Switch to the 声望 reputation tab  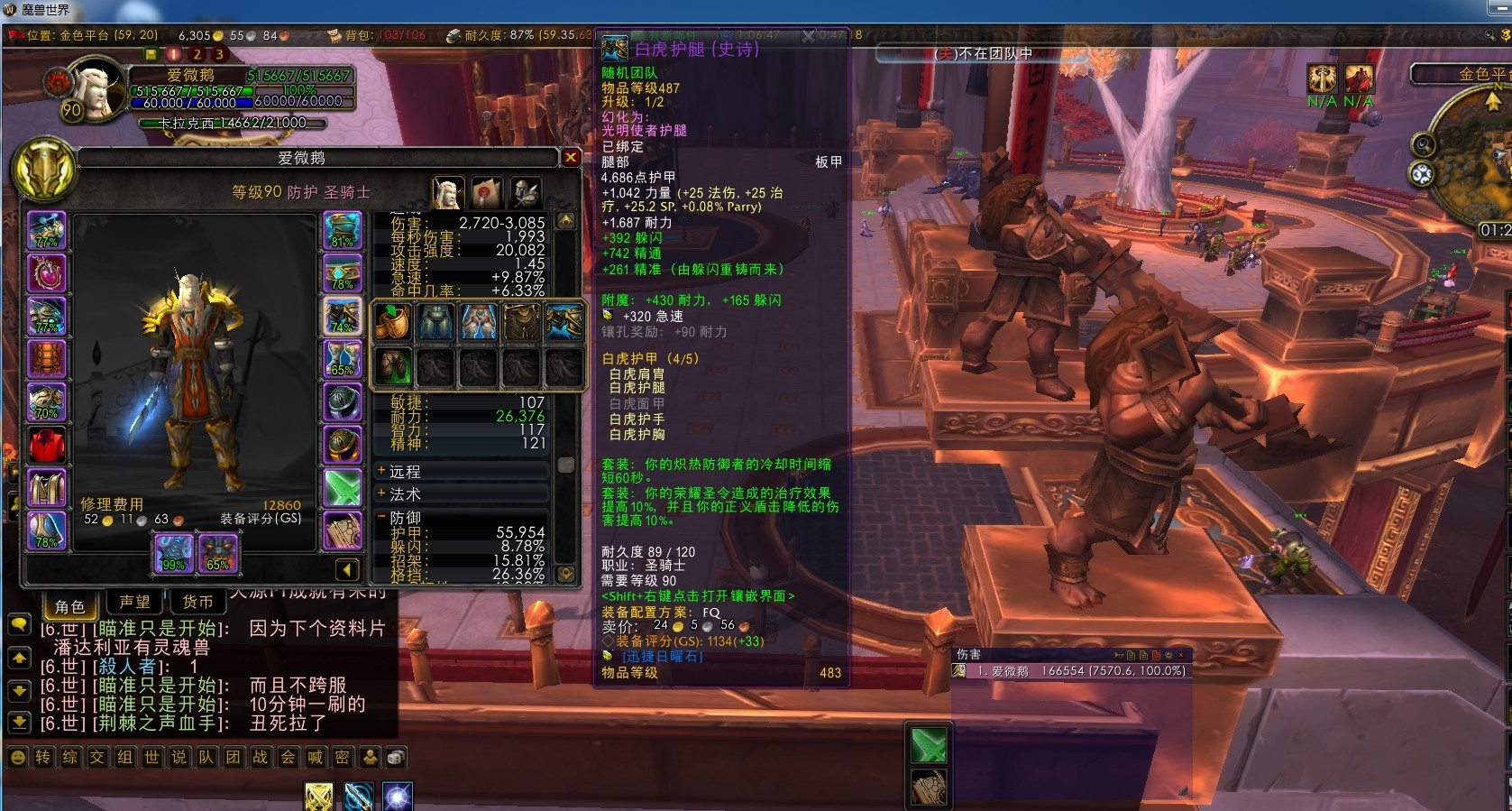click(135, 602)
